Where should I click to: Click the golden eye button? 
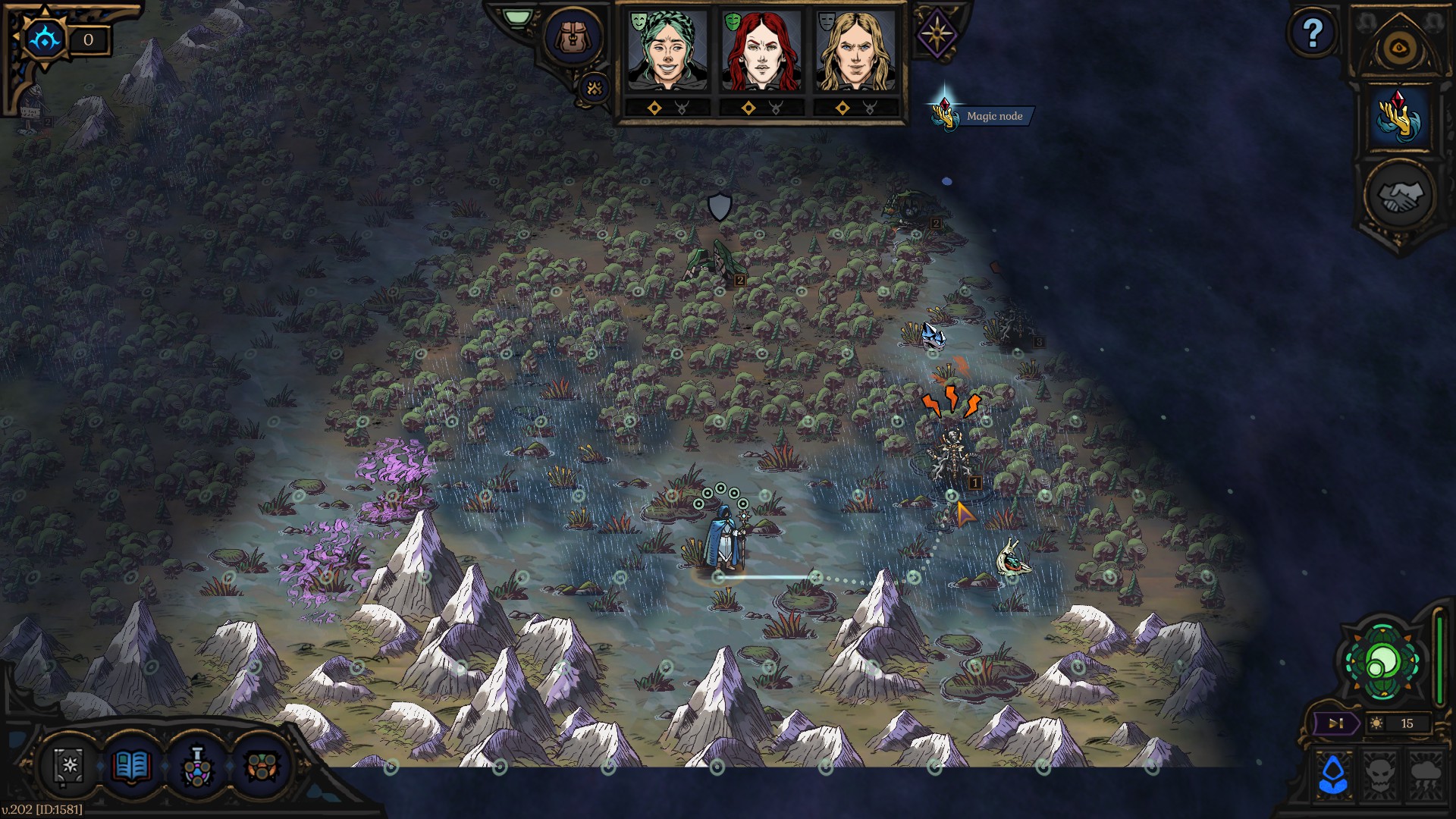(x=1398, y=49)
